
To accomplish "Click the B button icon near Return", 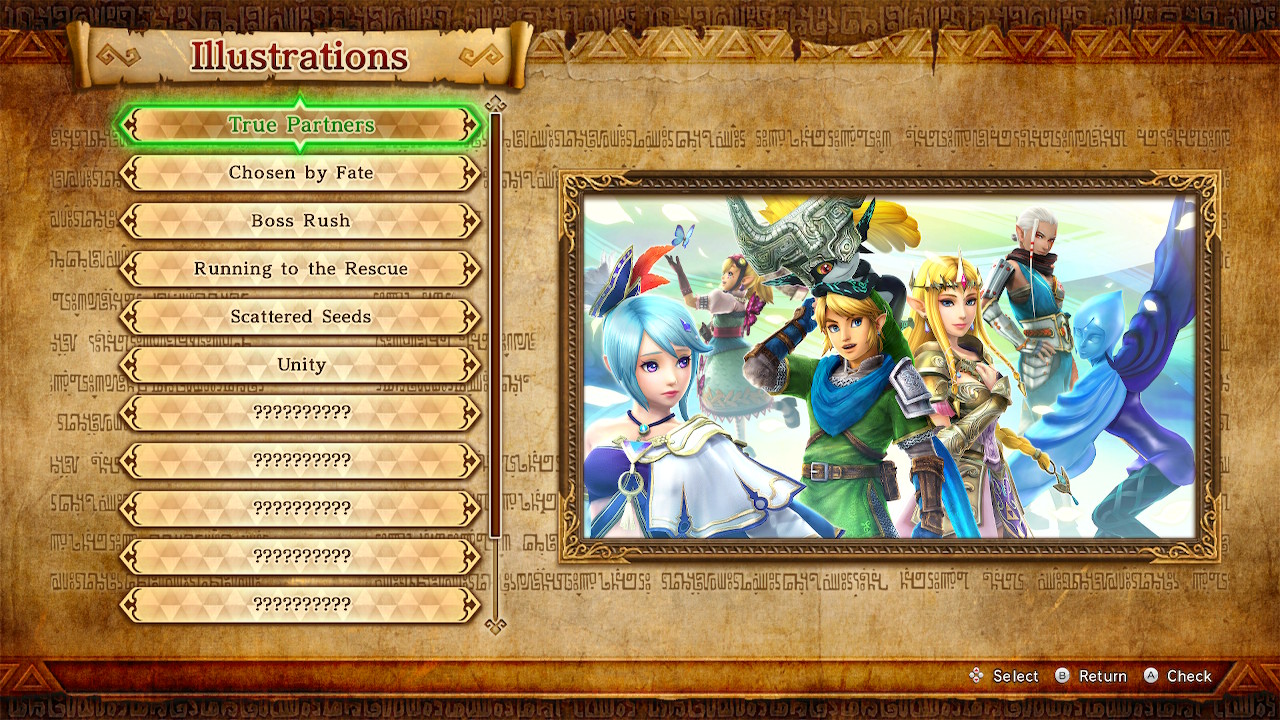I will coord(1063,676).
